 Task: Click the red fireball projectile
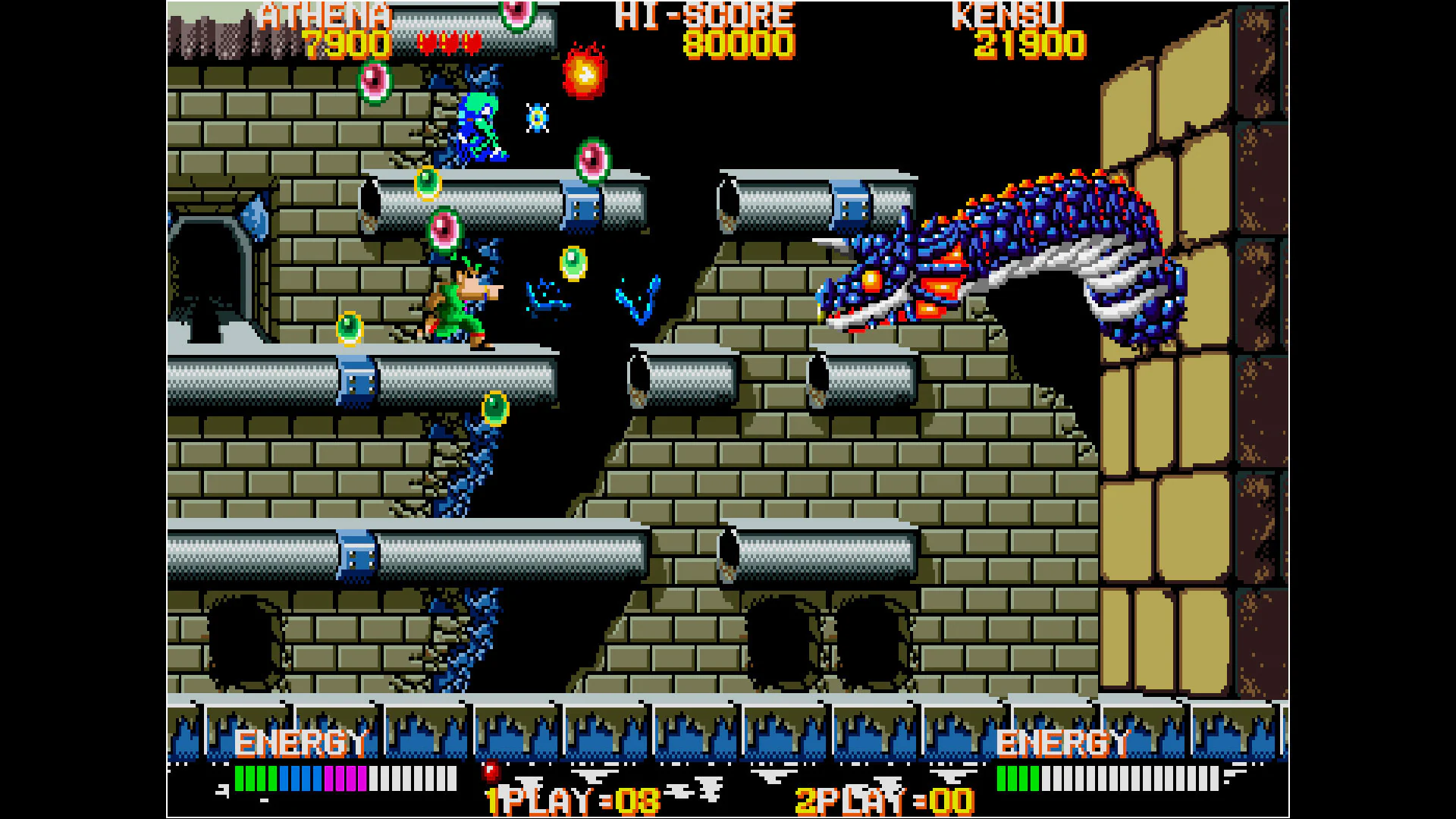click(x=584, y=72)
